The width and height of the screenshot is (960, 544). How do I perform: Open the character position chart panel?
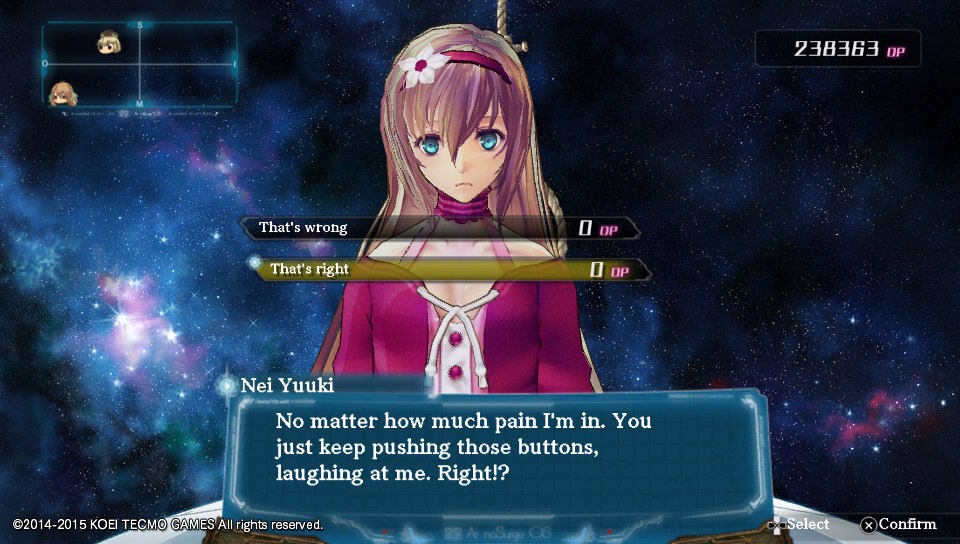click(x=139, y=66)
